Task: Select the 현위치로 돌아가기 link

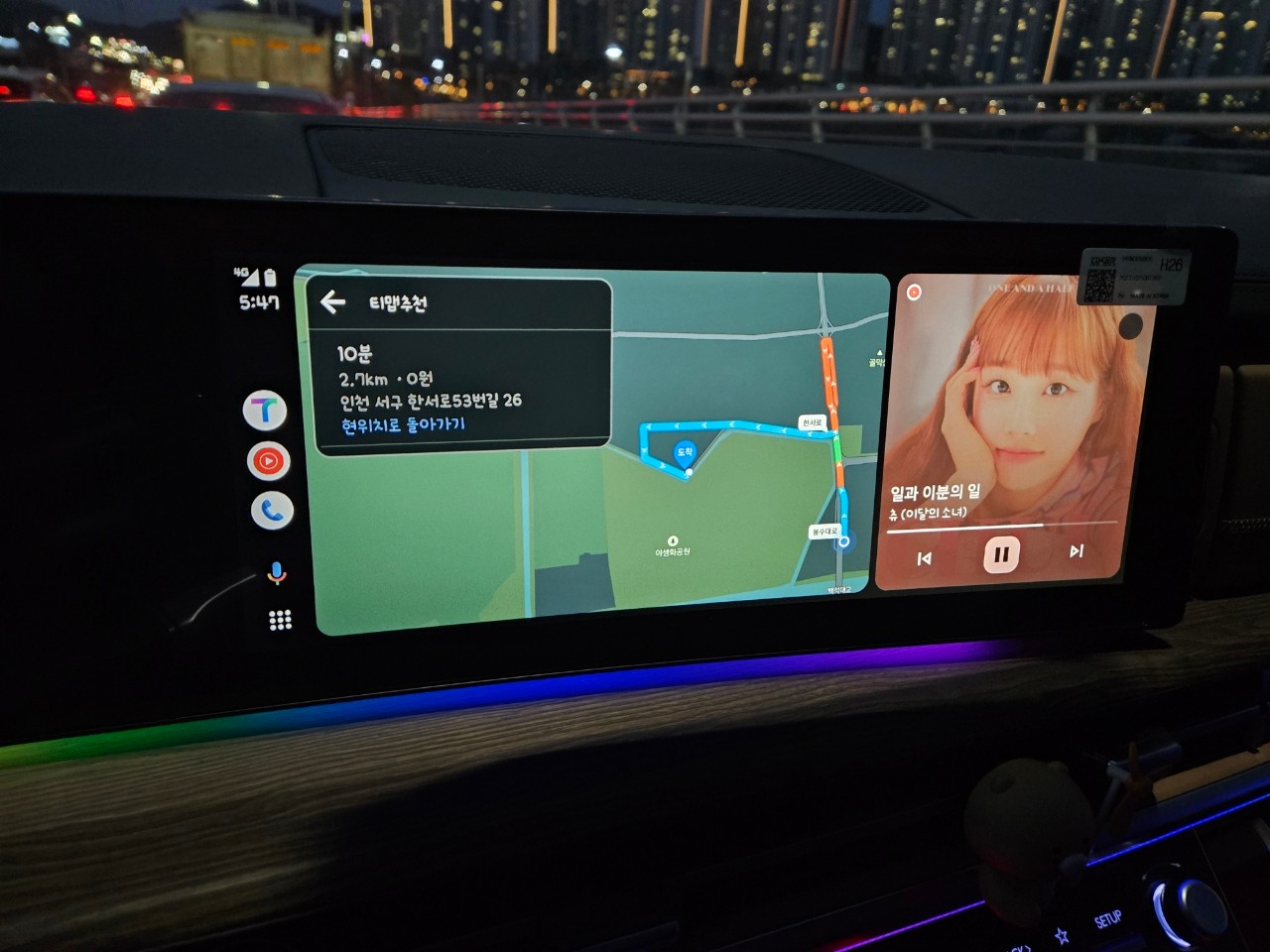Action: (x=403, y=425)
